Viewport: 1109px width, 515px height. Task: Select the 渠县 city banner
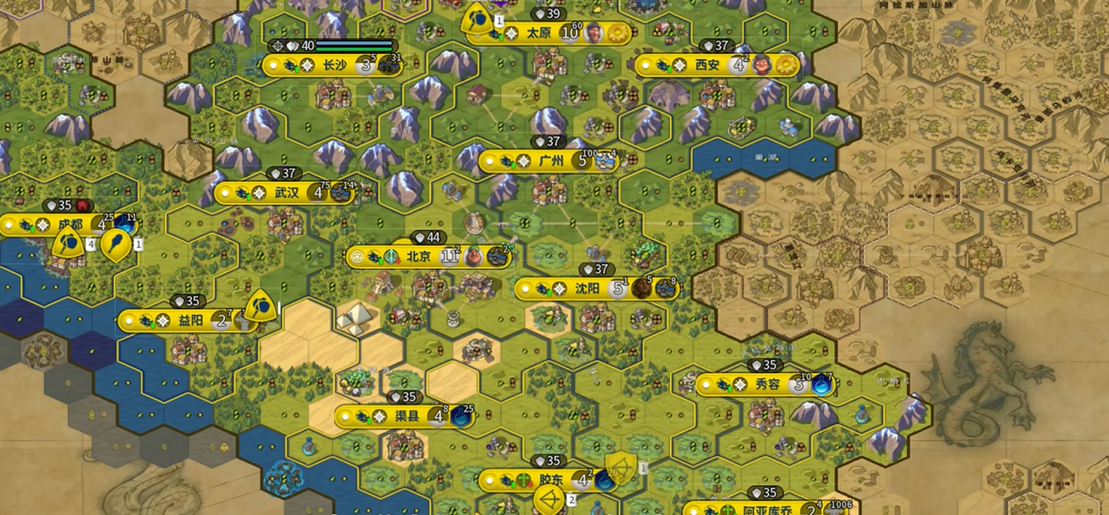pyautogui.click(x=407, y=416)
